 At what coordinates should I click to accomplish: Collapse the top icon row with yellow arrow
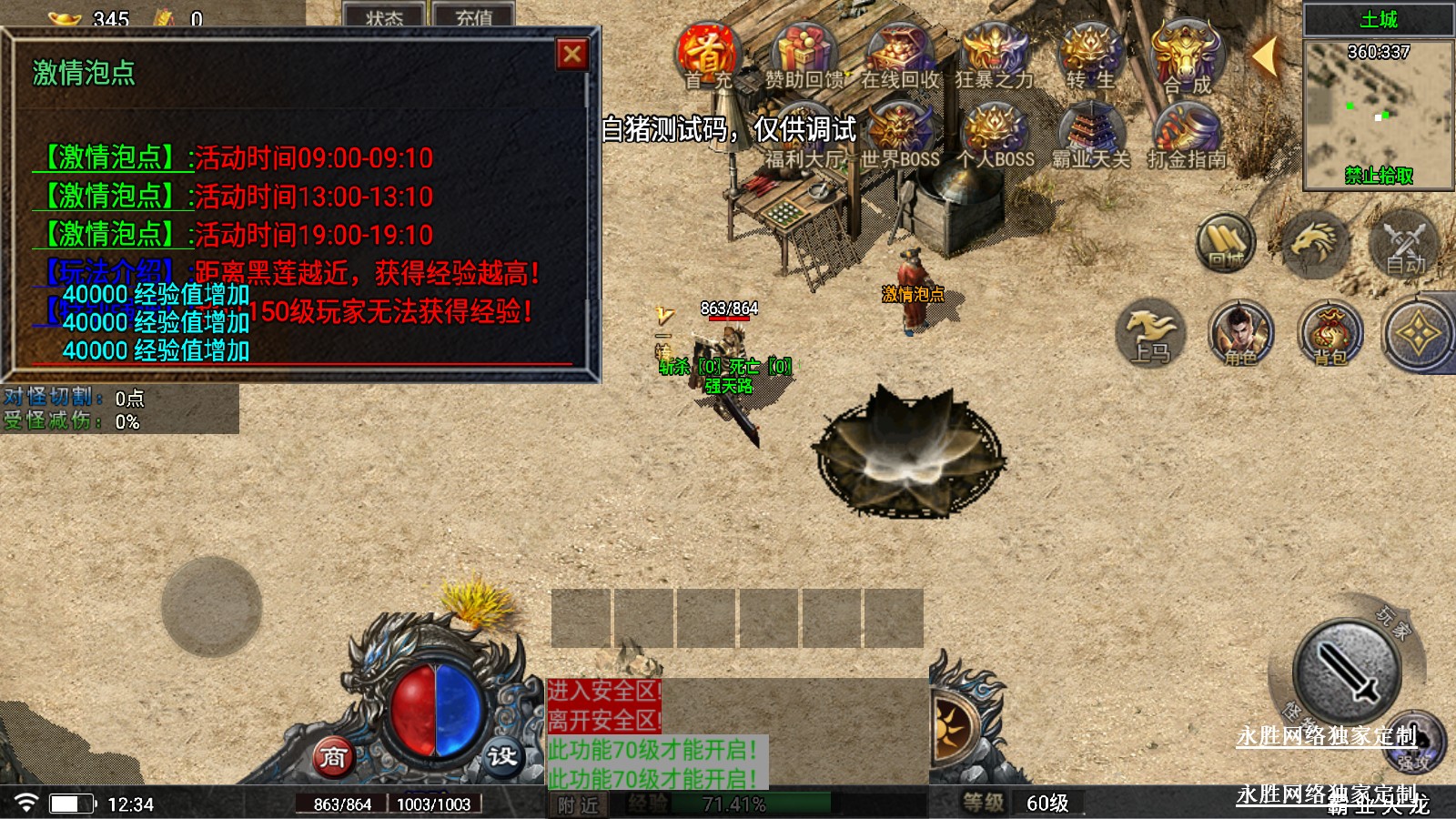tap(1265, 56)
